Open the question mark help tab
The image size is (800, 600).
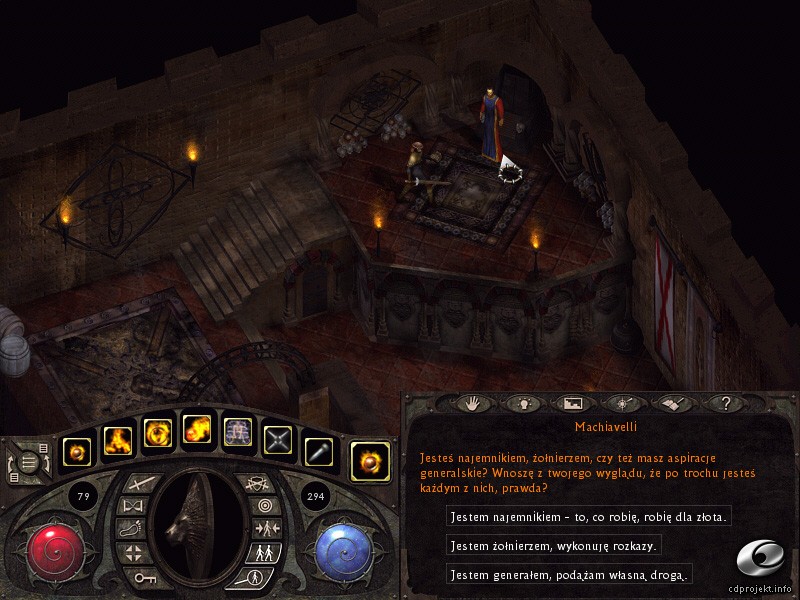coord(724,403)
